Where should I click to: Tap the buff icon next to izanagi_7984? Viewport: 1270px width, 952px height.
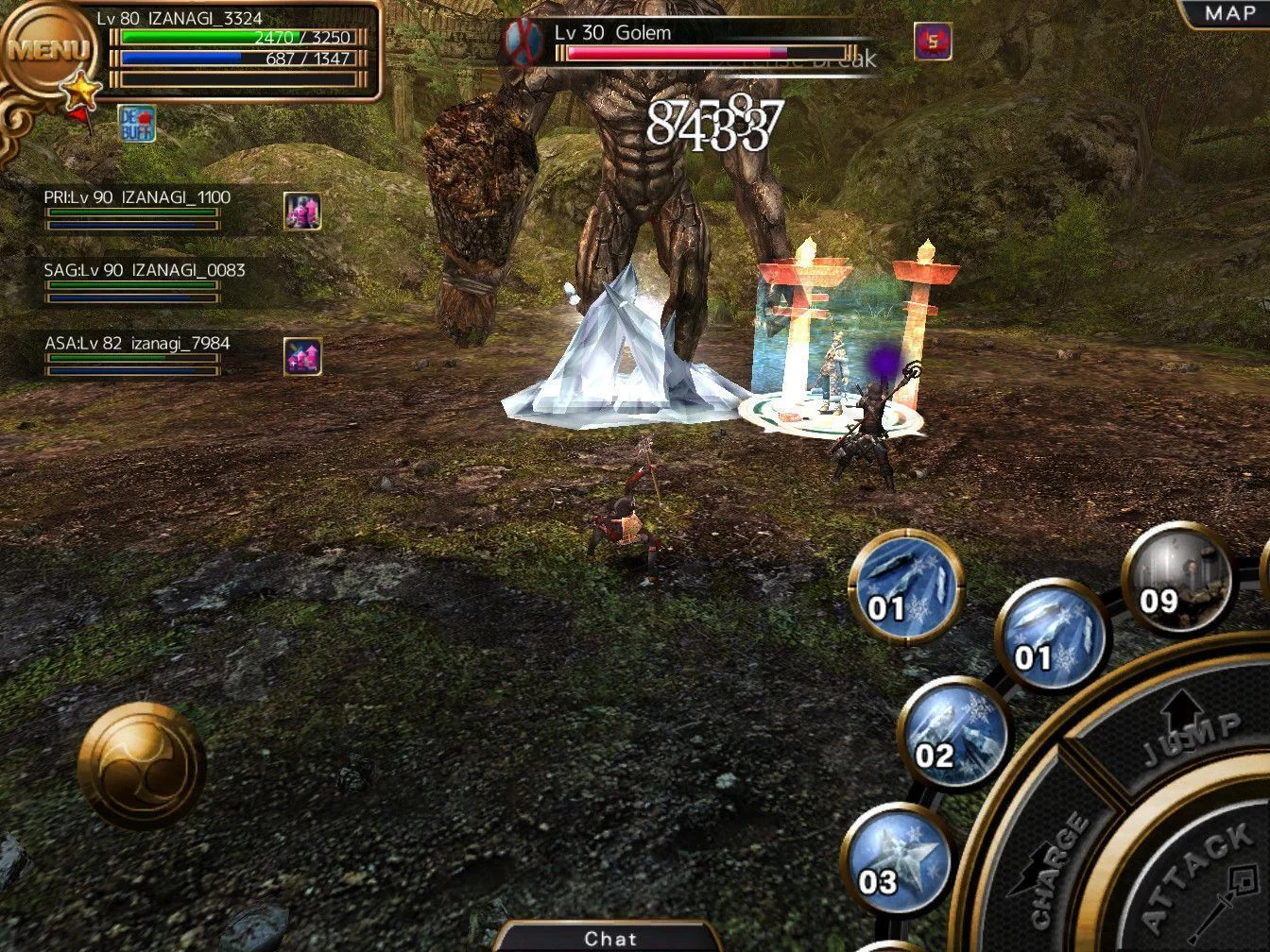coord(302,356)
